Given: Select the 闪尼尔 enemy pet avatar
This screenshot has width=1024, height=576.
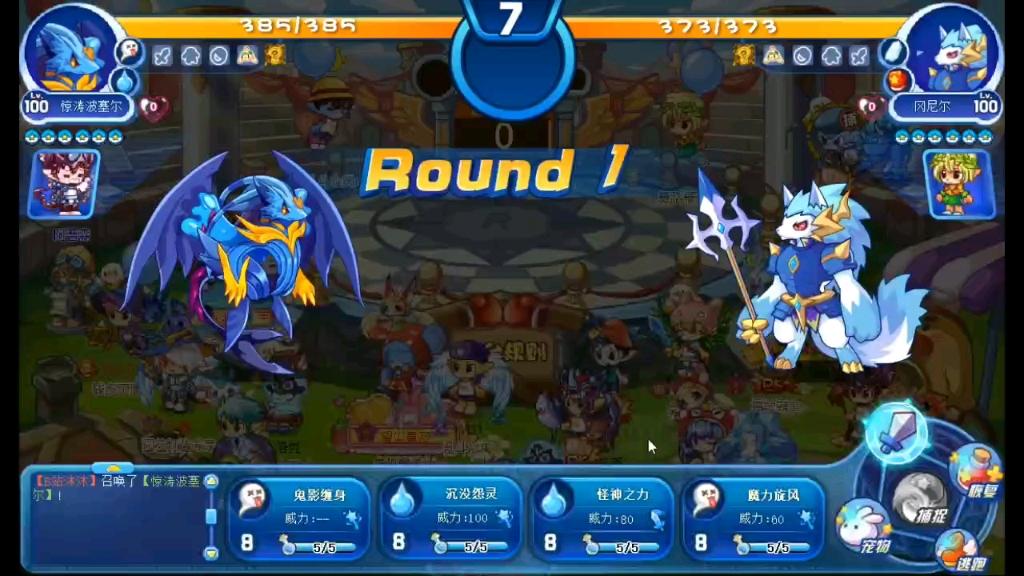Looking at the screenshot, I should [954, 50].
